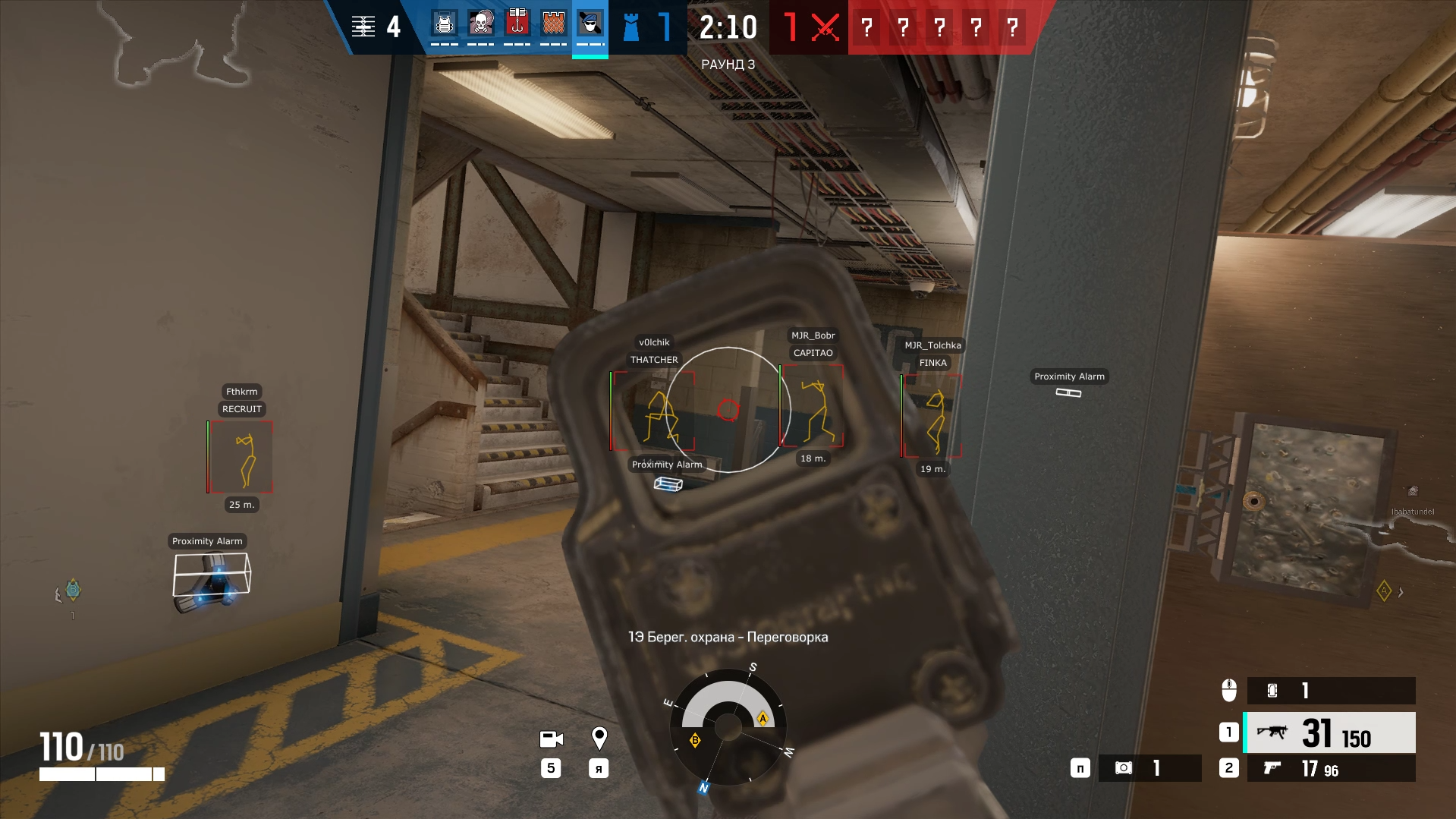
Task: Select the Castle barricade operator icon
Action: click(x=554, y=24)
